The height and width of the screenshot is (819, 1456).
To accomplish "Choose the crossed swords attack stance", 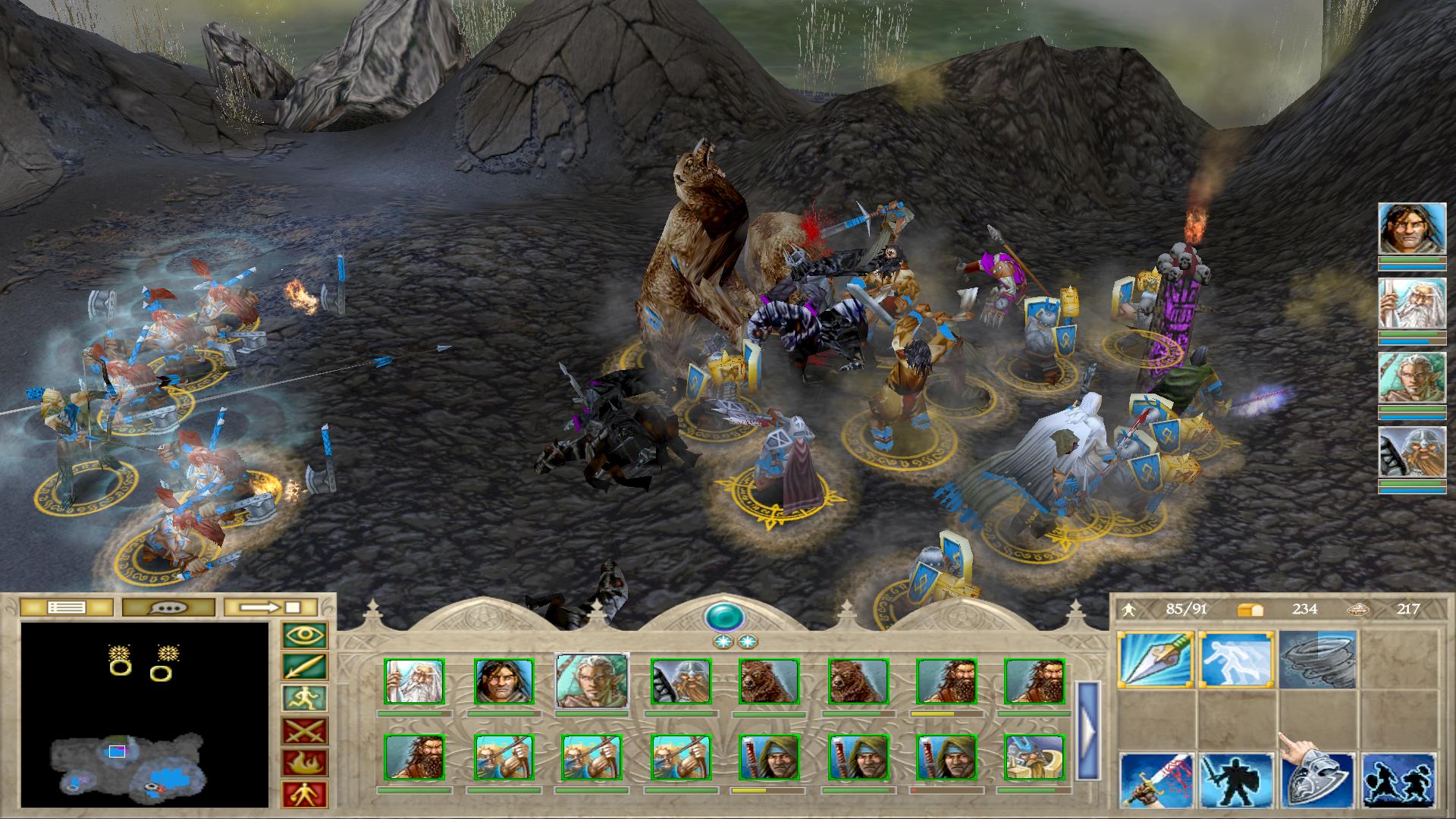I will coord(305,731).
